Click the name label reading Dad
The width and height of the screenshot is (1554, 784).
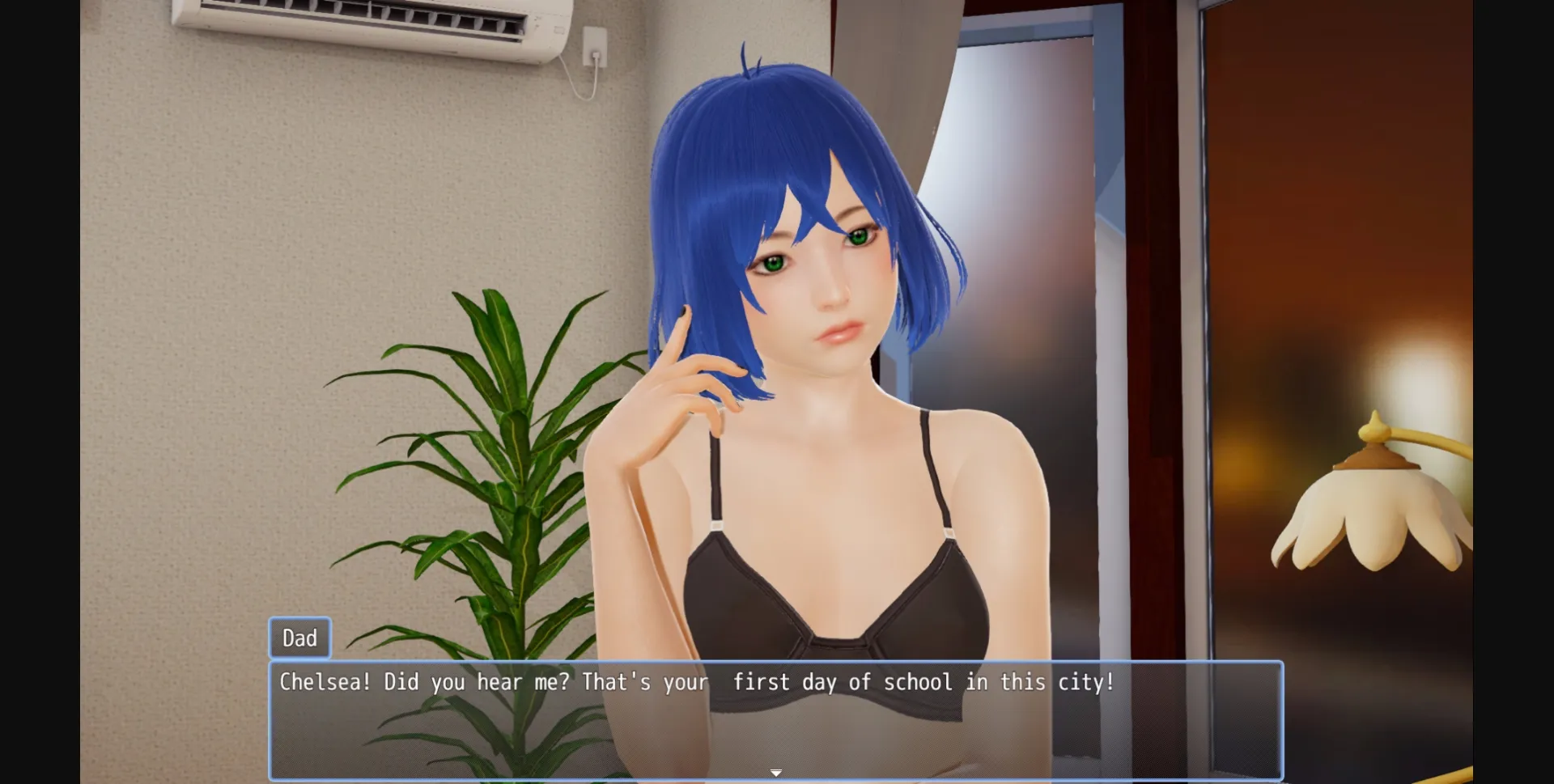tap(299, 638)
